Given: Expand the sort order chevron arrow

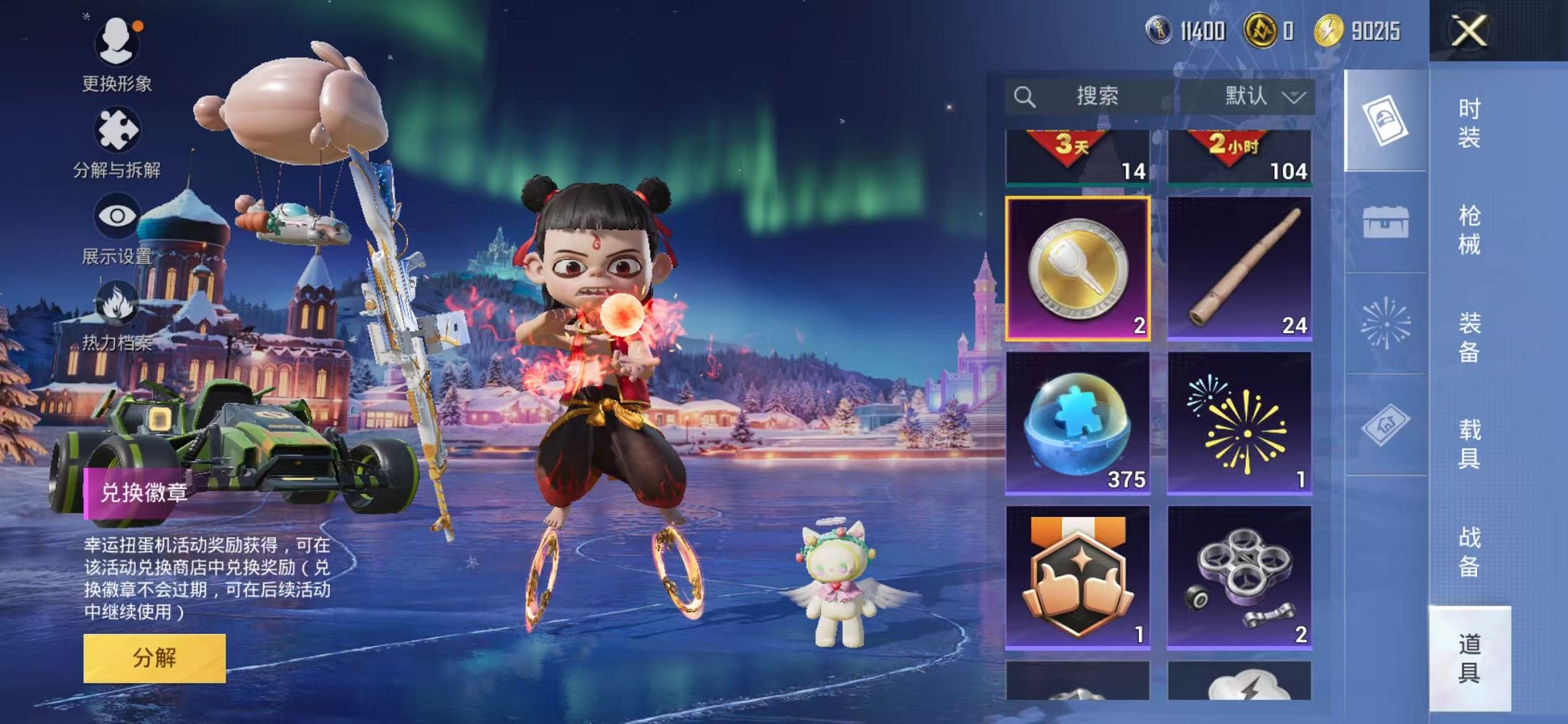Looking at the screenshot, I should point(1293,95).
